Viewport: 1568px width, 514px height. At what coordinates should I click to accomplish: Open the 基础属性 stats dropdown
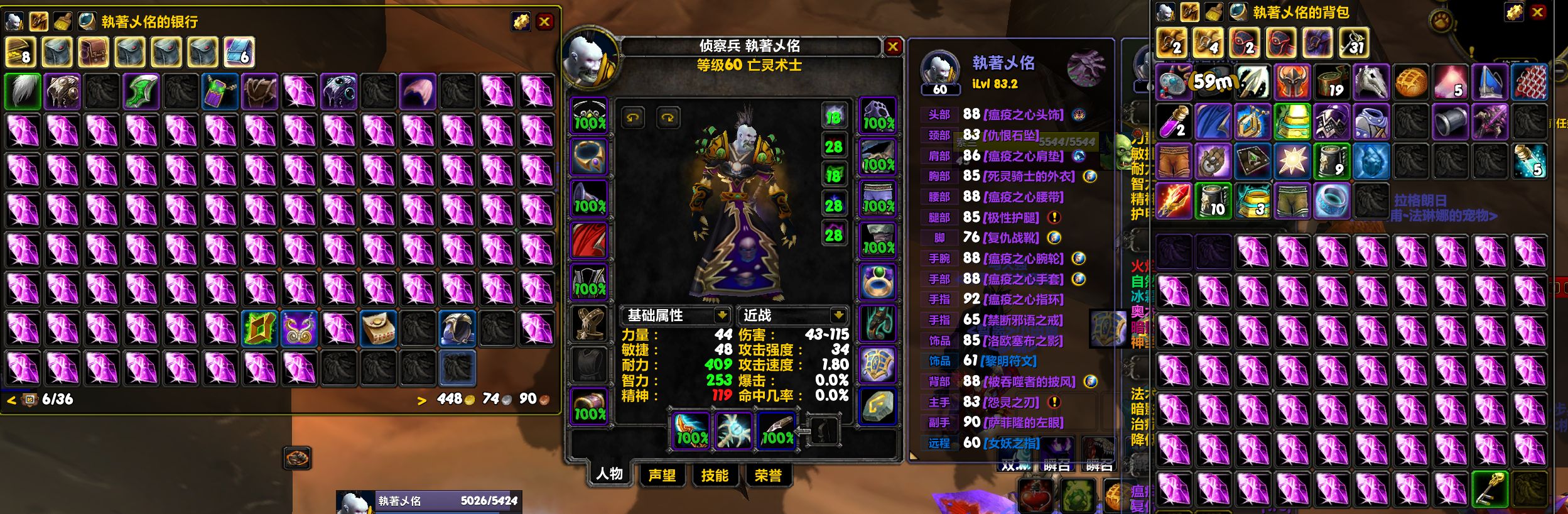point(722,315)
